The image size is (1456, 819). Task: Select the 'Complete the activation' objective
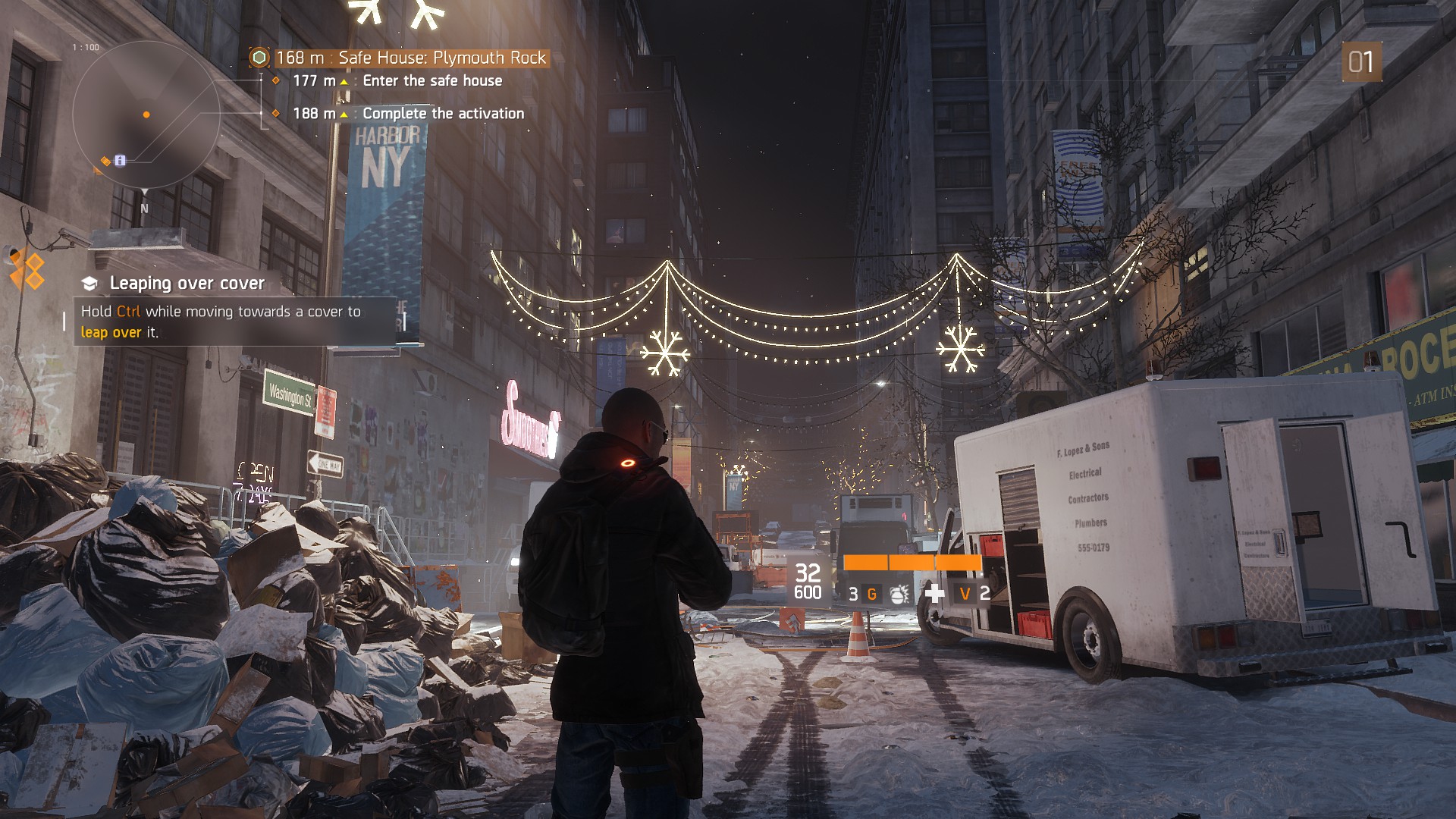(443, 113)
